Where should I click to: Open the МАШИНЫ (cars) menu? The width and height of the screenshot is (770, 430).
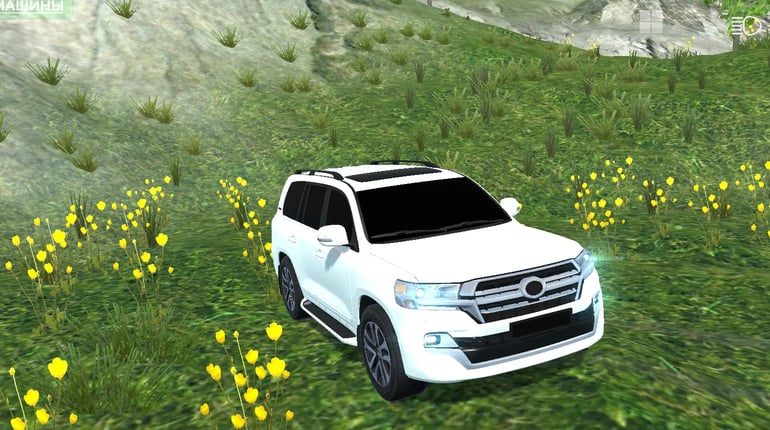34,7
